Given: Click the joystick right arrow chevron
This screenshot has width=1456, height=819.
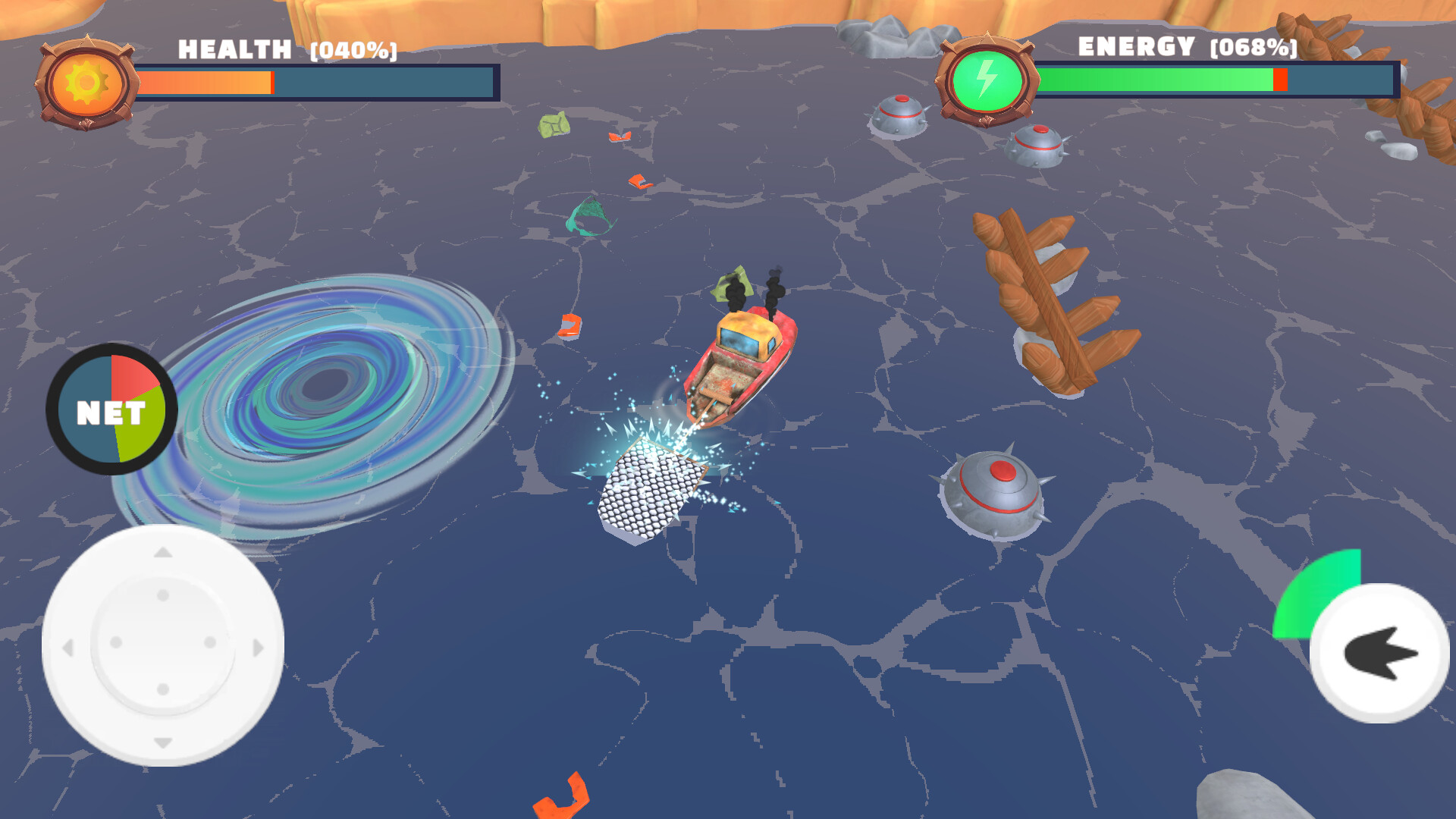Looking at the screenshot, I should (256, 648).
